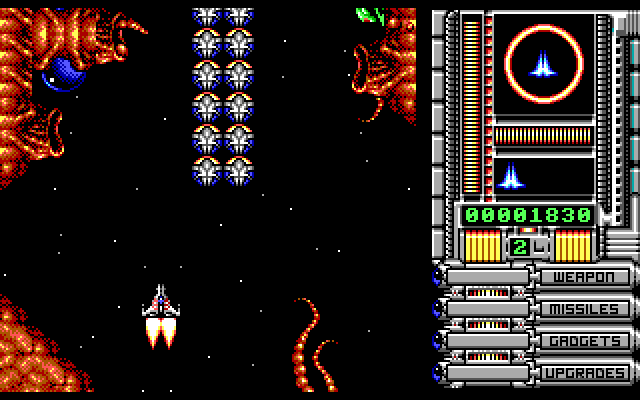Open the MISSILES panel entry

click(x=585, y=309)
